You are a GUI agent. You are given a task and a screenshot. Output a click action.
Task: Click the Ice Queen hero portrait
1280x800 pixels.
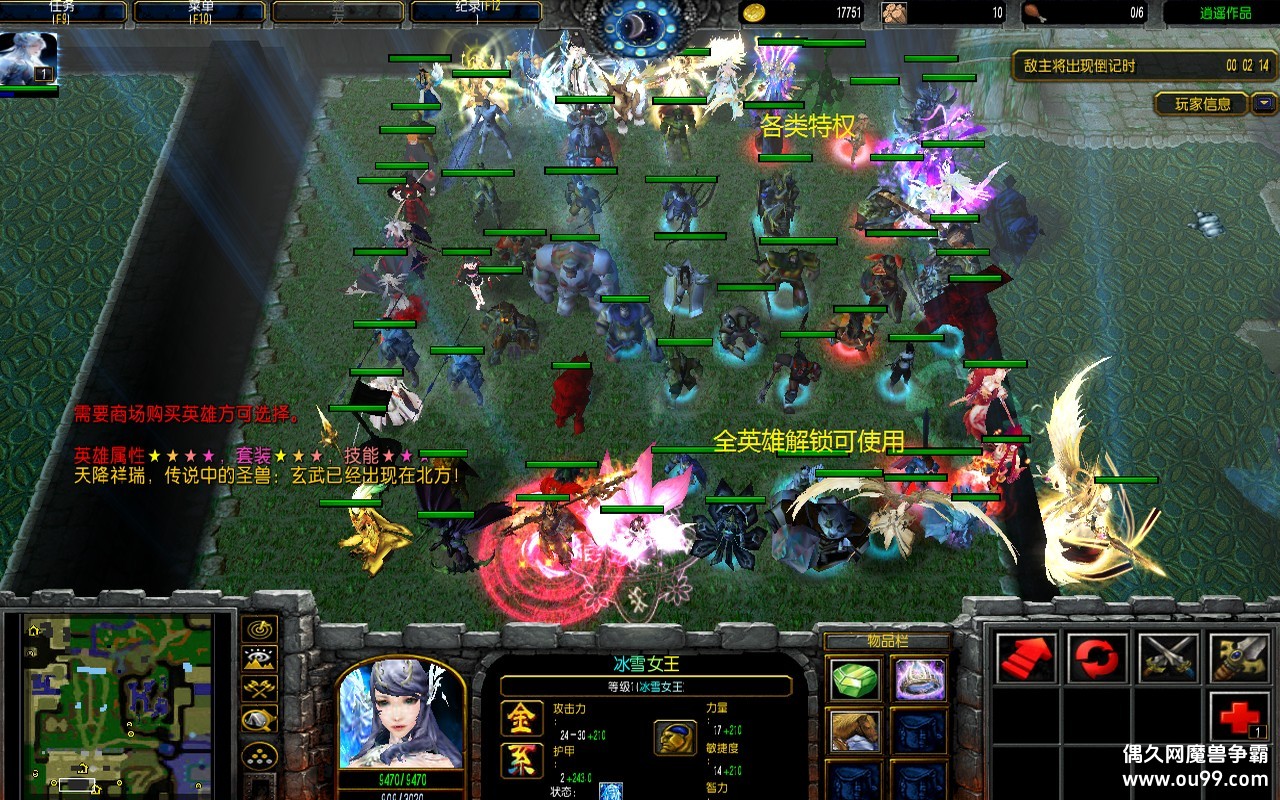pyautogui.click(x=401, y=714)
